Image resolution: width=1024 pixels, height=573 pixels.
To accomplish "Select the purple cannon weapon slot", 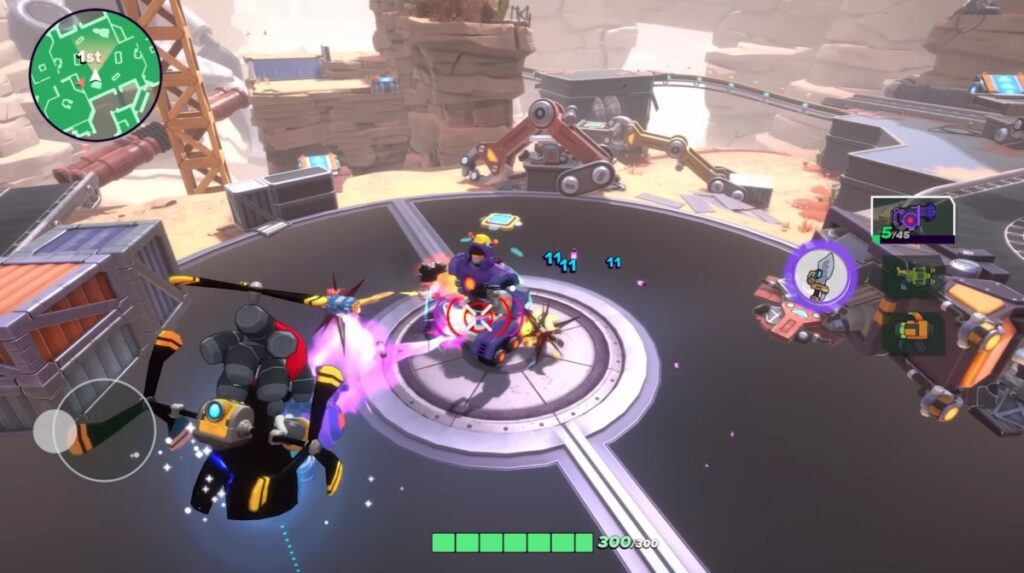I will (912, 218).
